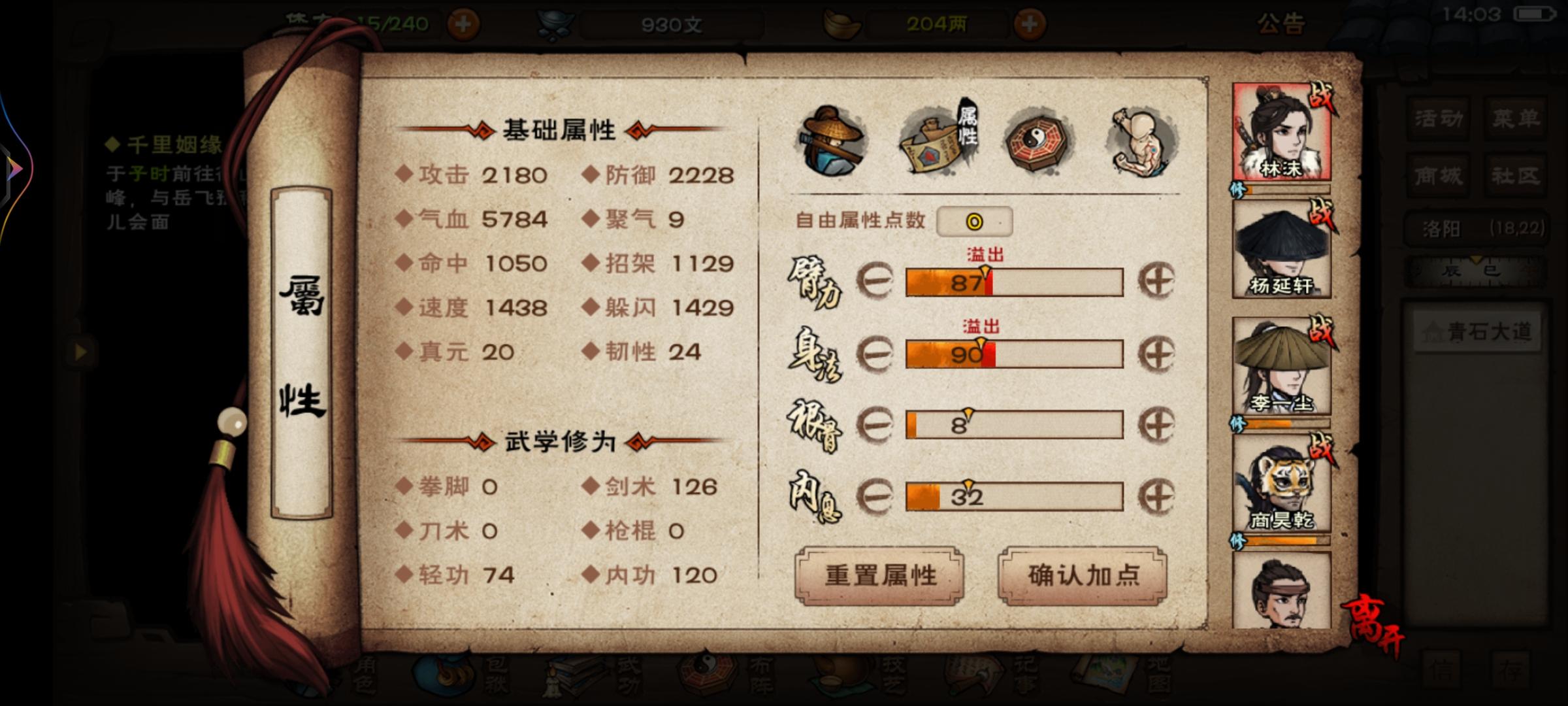Open the 菜单 menu panel
This screenshot has width=1568, height=706.
click(1516, 120)
